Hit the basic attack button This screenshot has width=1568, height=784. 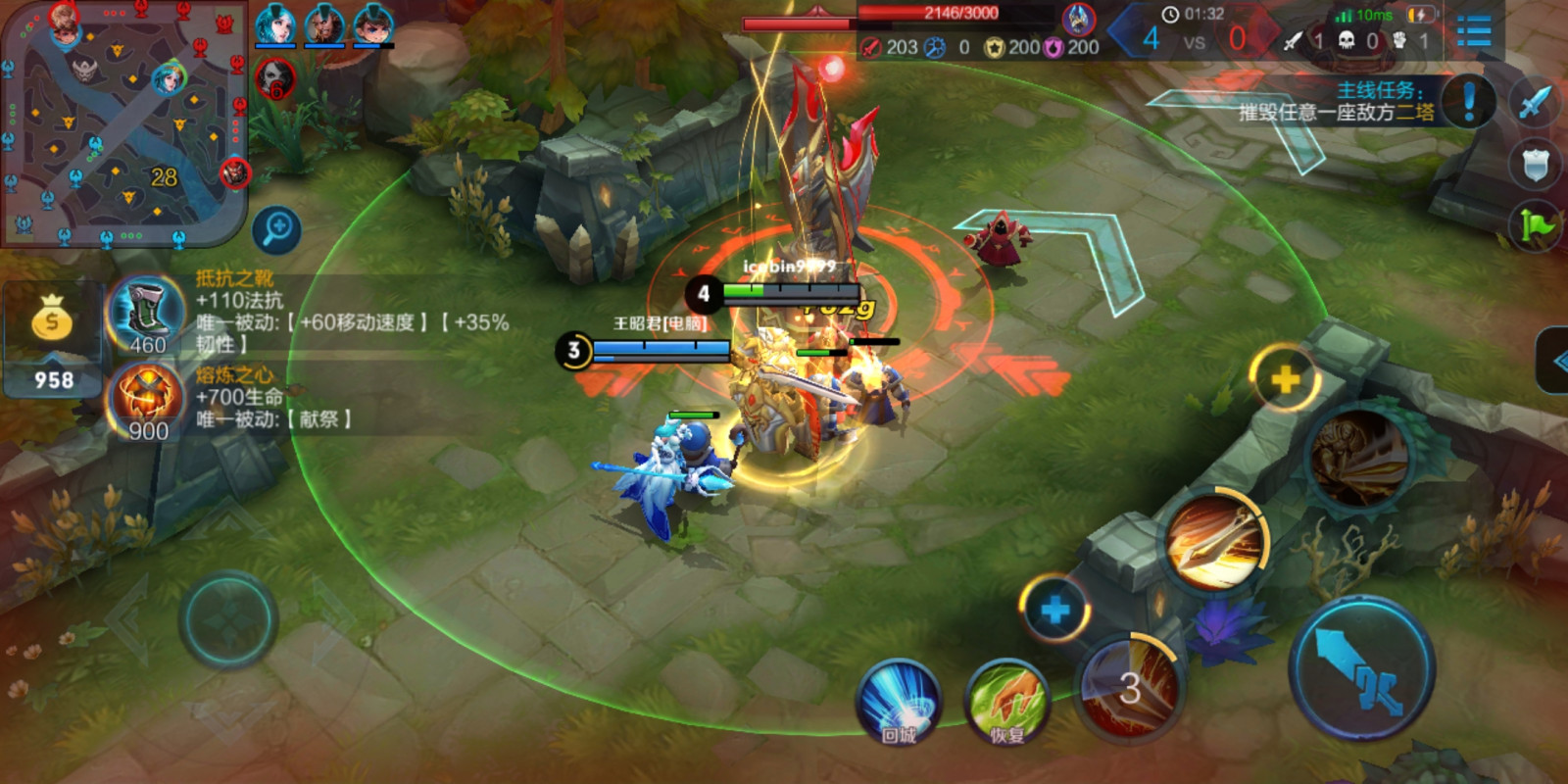1362,667
